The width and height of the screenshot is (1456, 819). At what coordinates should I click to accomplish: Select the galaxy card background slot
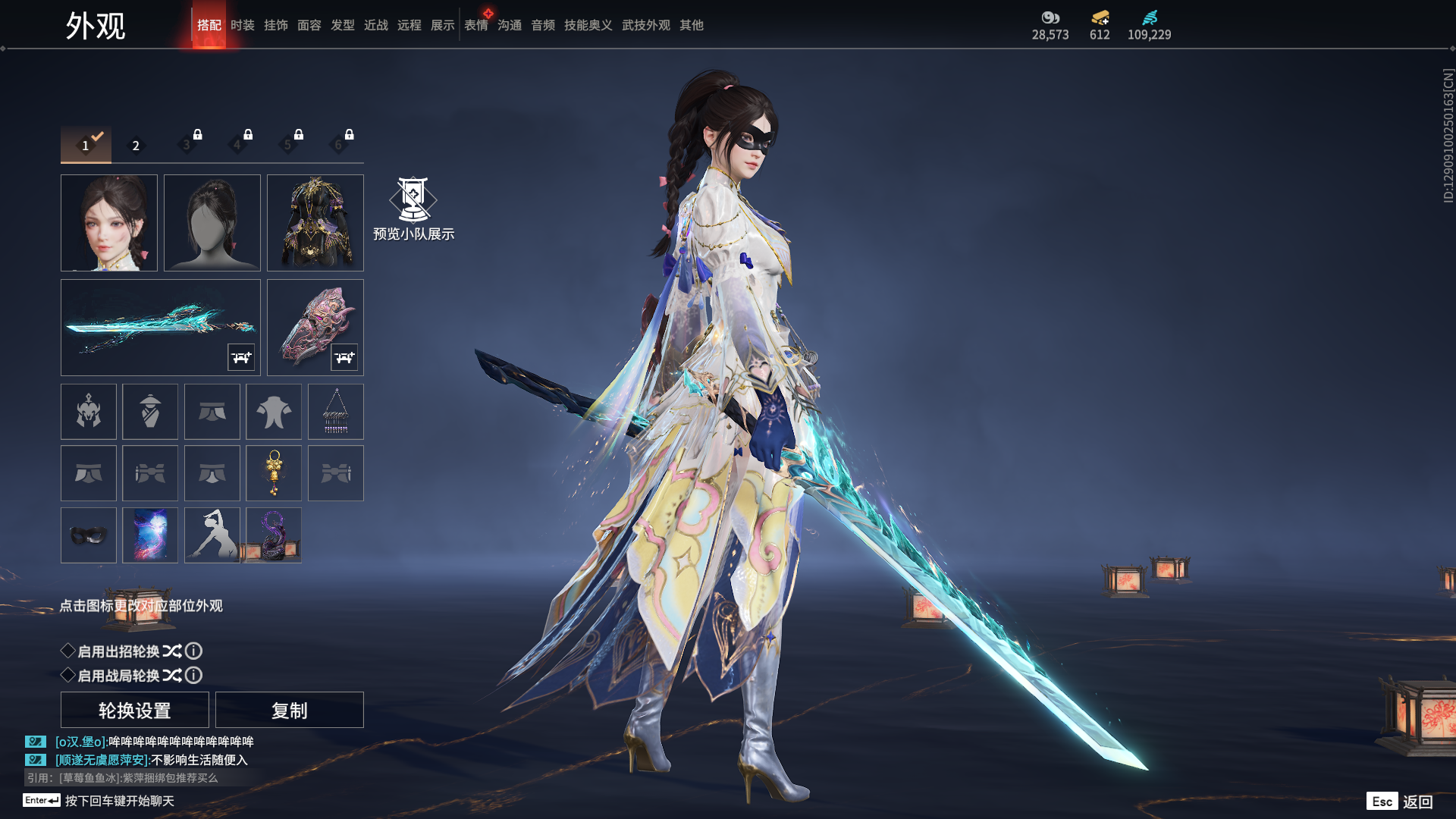[150, 535]
